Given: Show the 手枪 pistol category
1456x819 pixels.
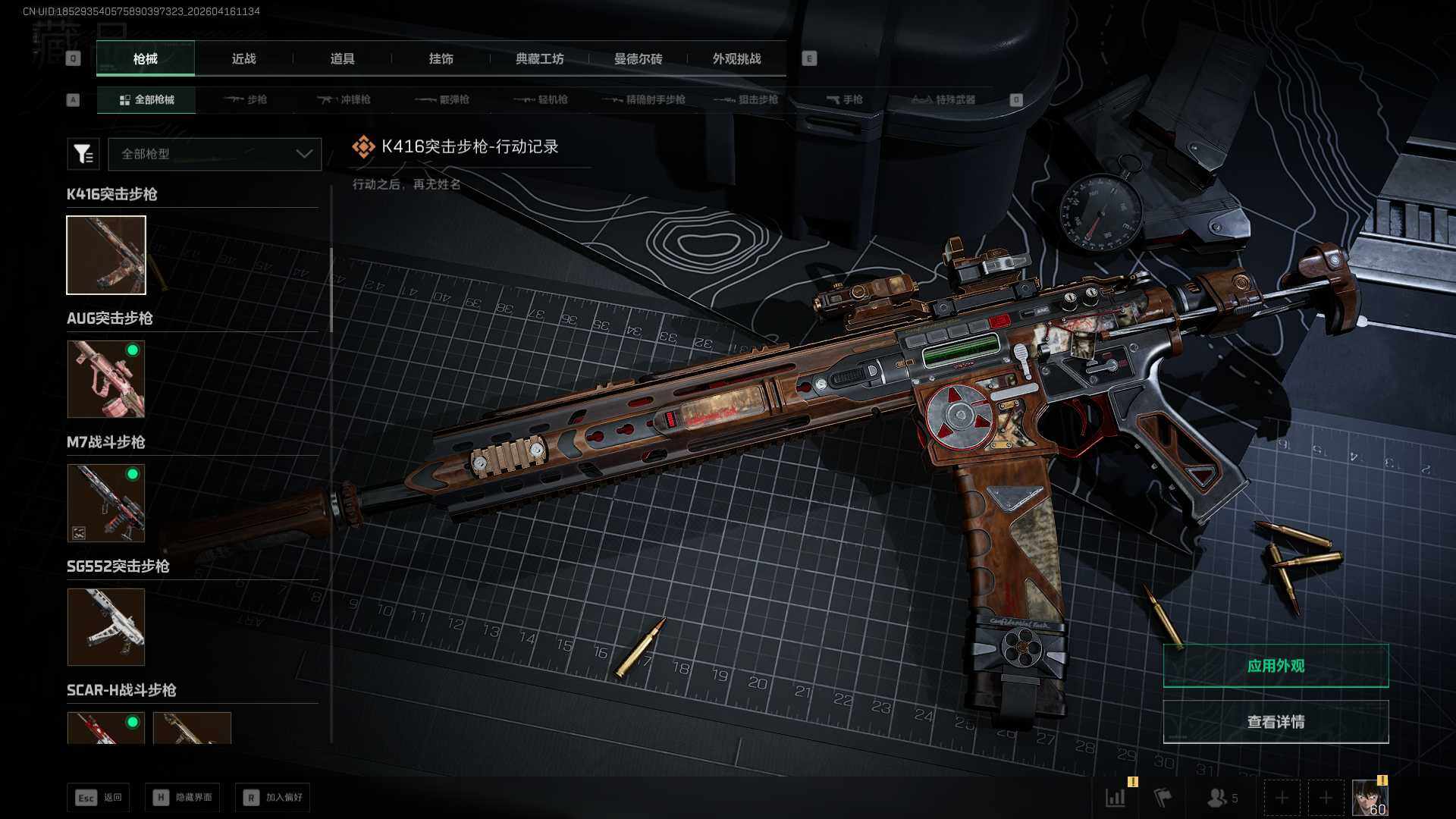Looking at the screenshot, I should tap(845, 99).
